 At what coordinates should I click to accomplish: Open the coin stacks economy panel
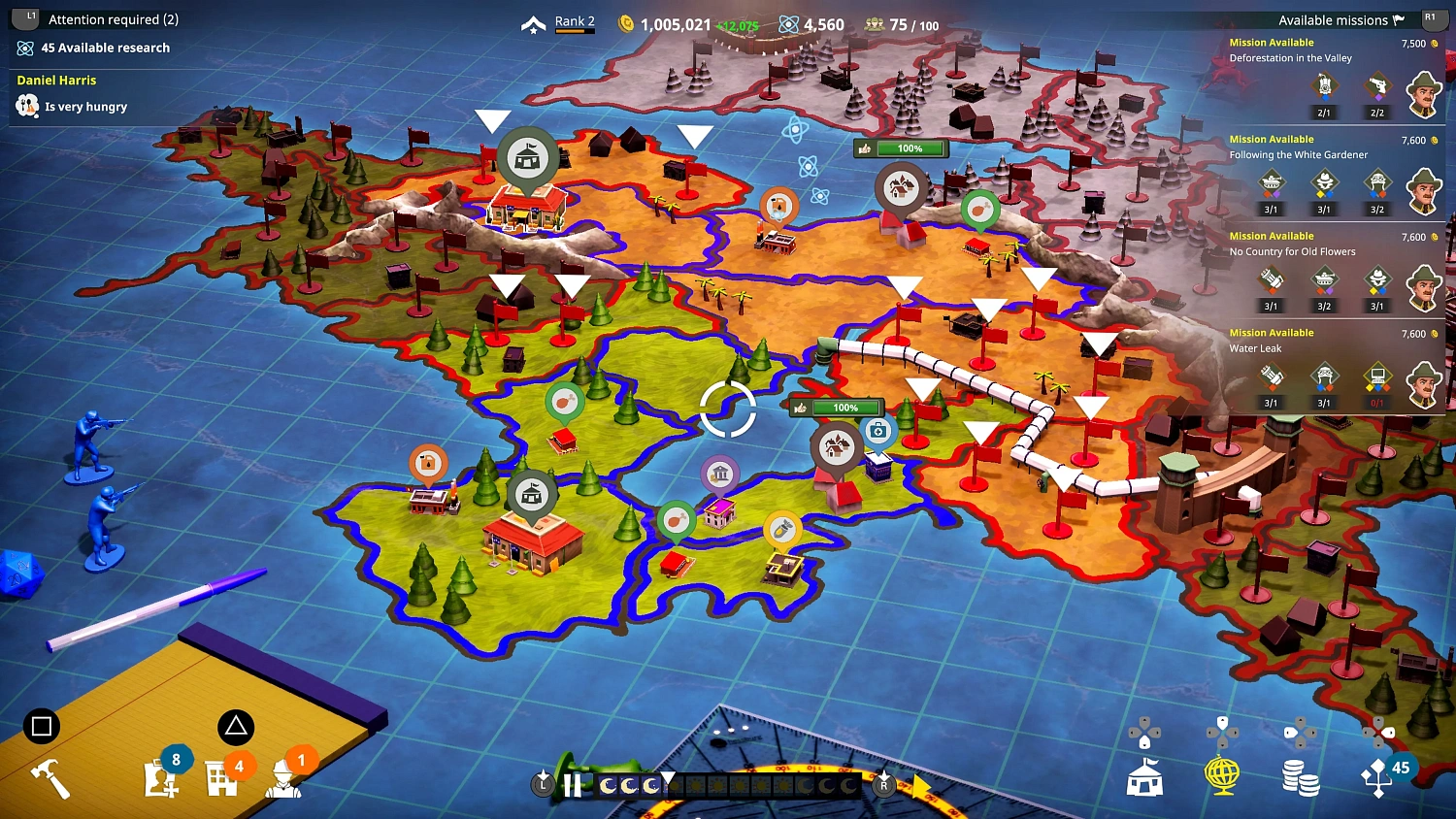1300,774
